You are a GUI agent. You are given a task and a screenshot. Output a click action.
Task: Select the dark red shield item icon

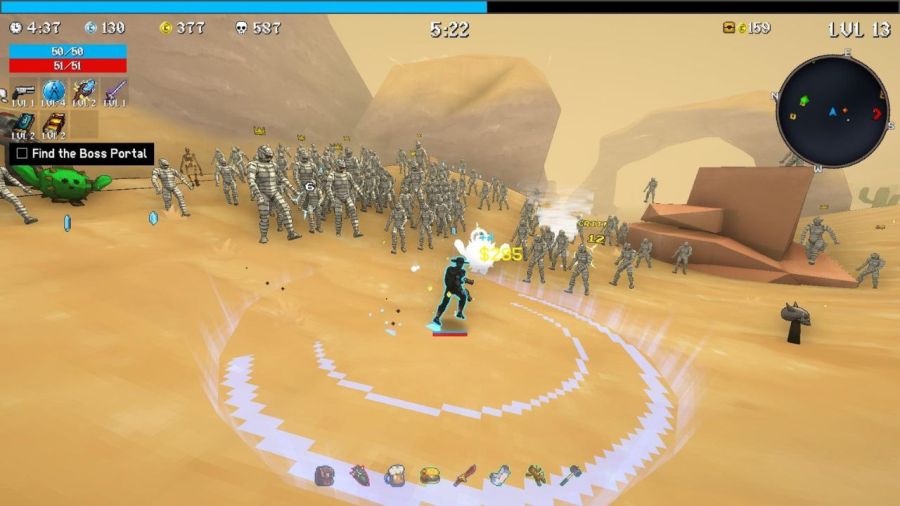[x=360, y=475]
